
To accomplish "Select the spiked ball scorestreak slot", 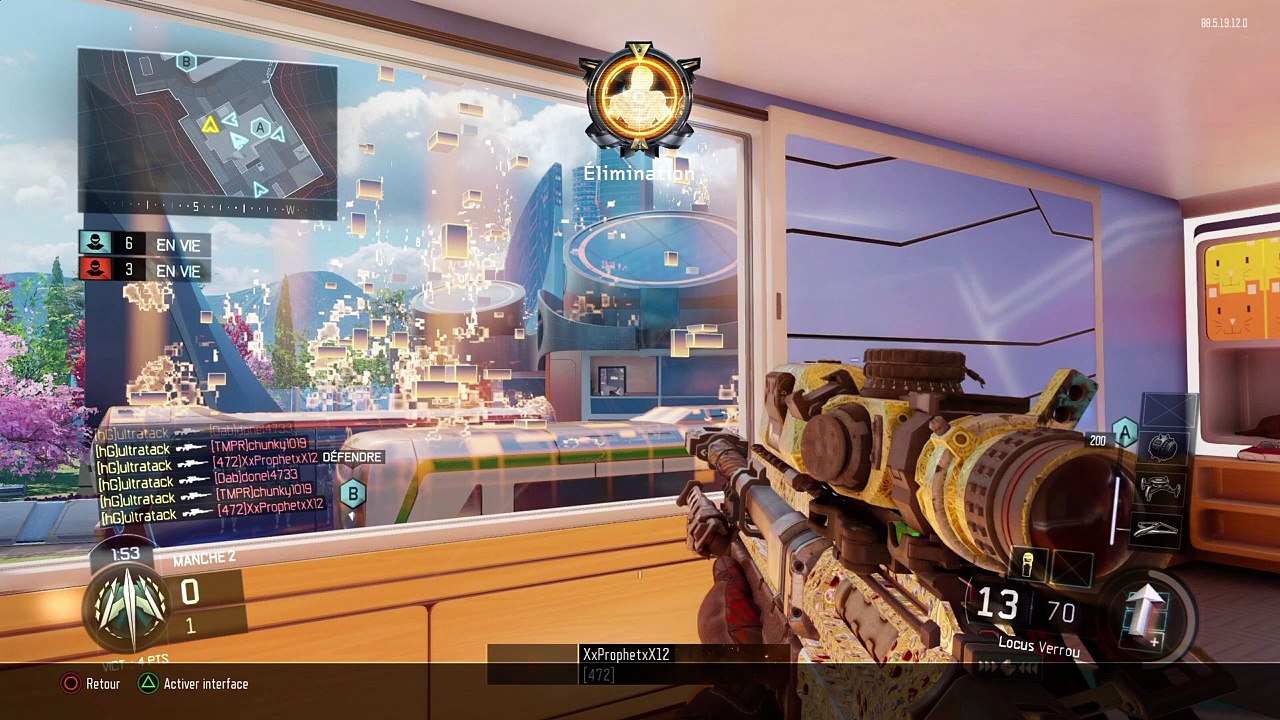I will pyautogui.click(x=1162, y=449).
